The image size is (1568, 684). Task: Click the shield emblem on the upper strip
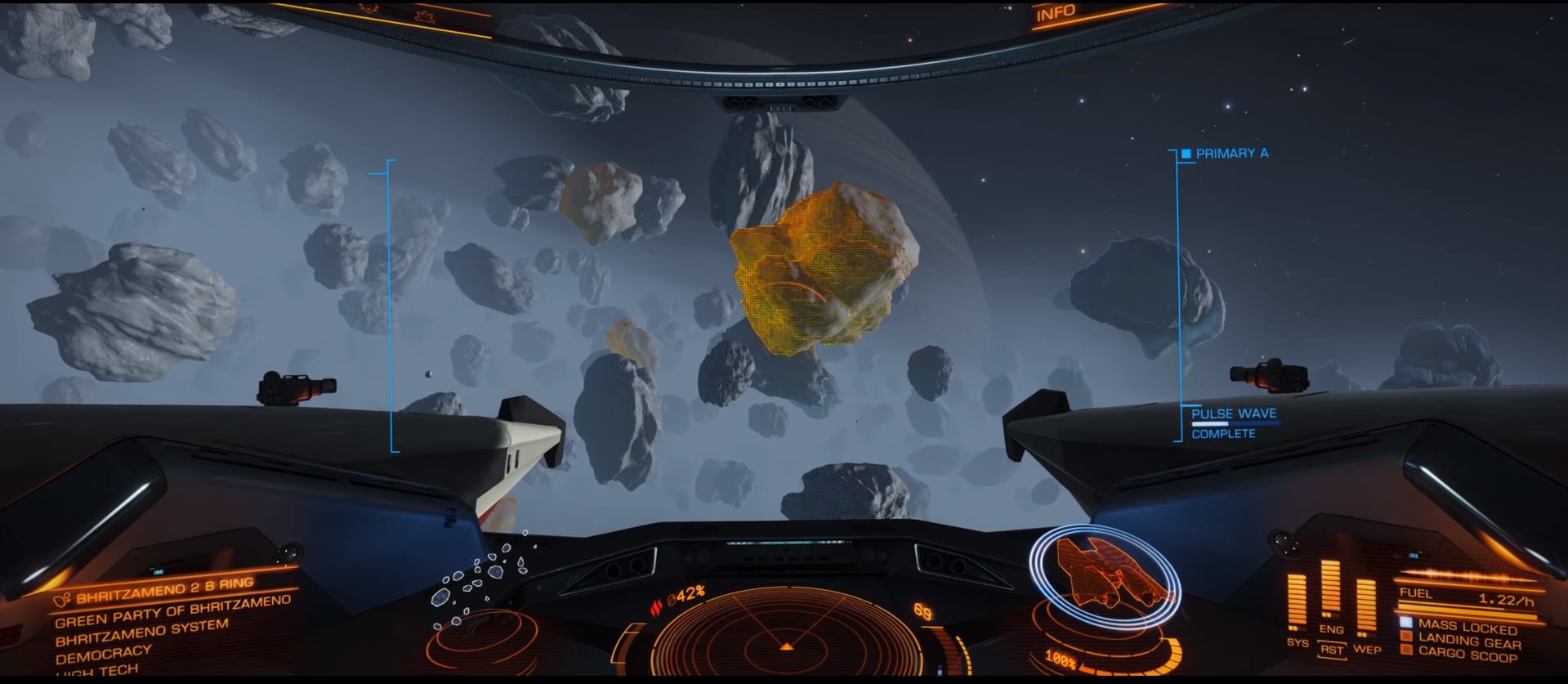(369, 8)
